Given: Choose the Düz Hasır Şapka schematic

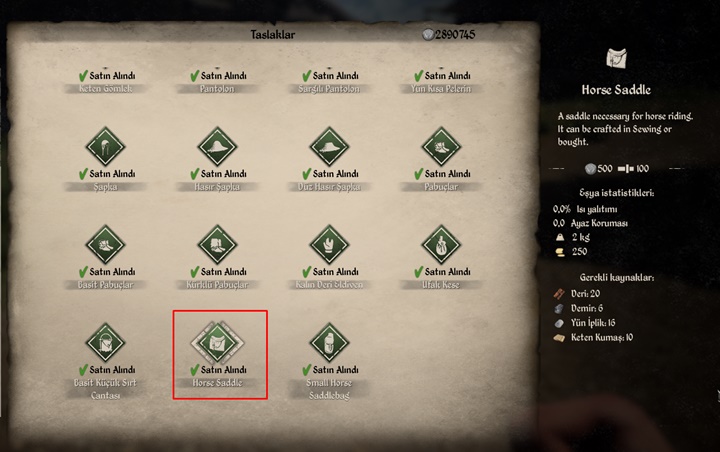Looking at the screenshot, I should (329, 148).
